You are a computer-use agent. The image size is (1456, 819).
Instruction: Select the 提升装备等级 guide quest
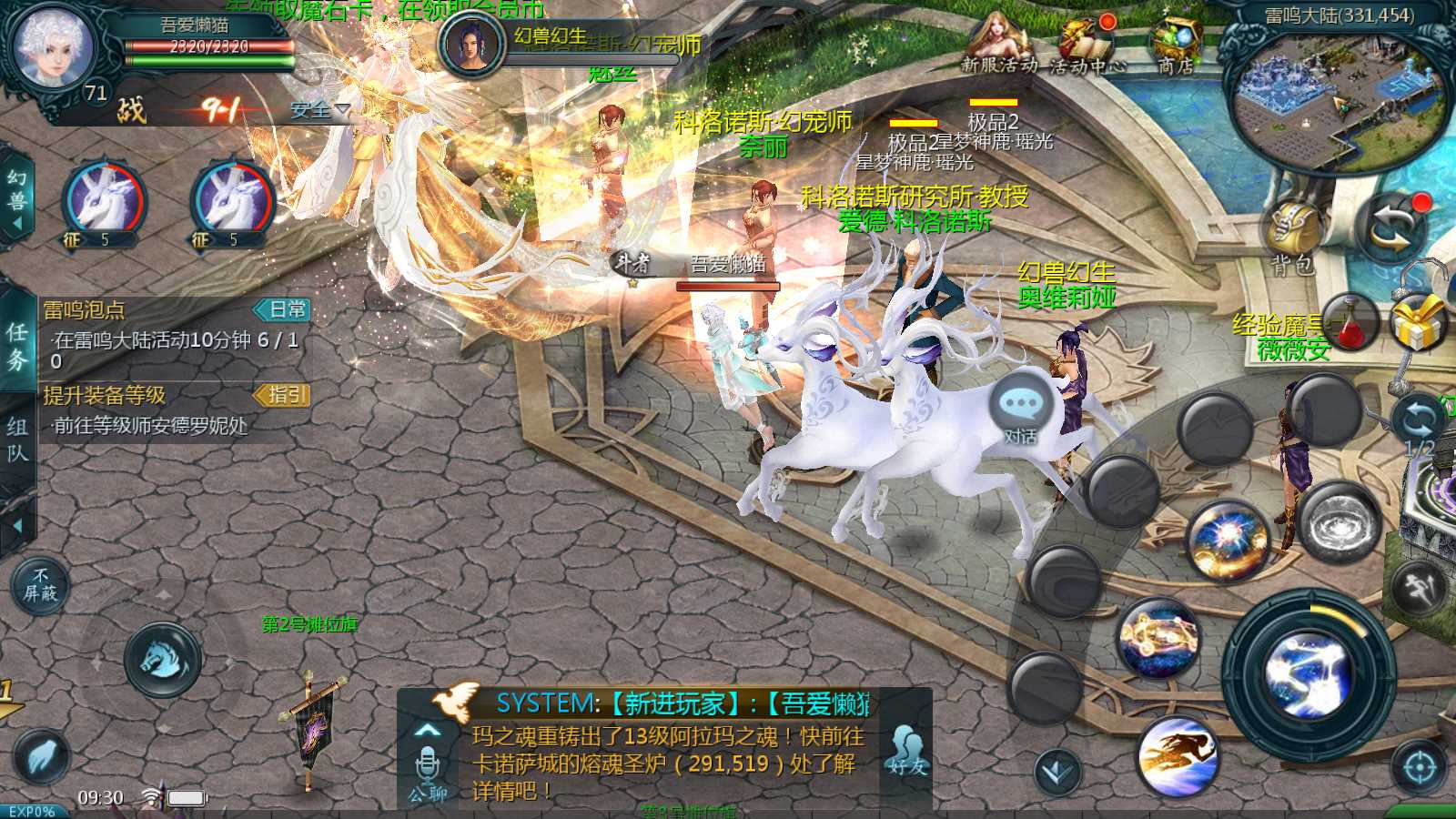click(175, 410)
